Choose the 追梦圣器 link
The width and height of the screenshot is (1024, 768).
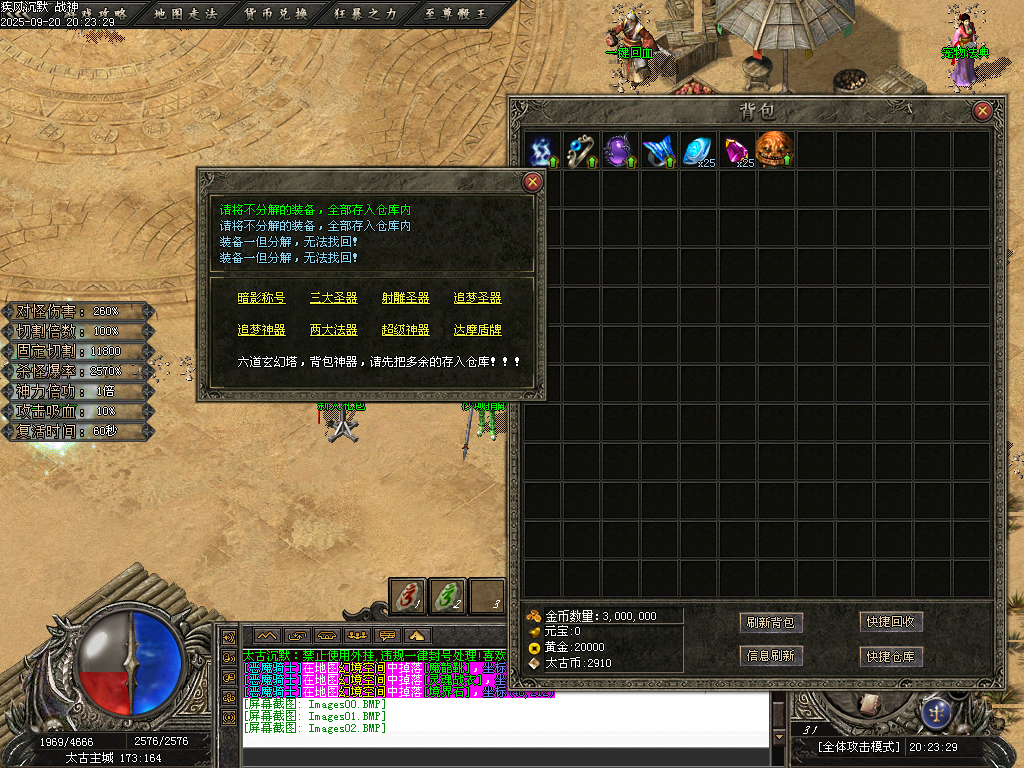(x=477, y=298)
